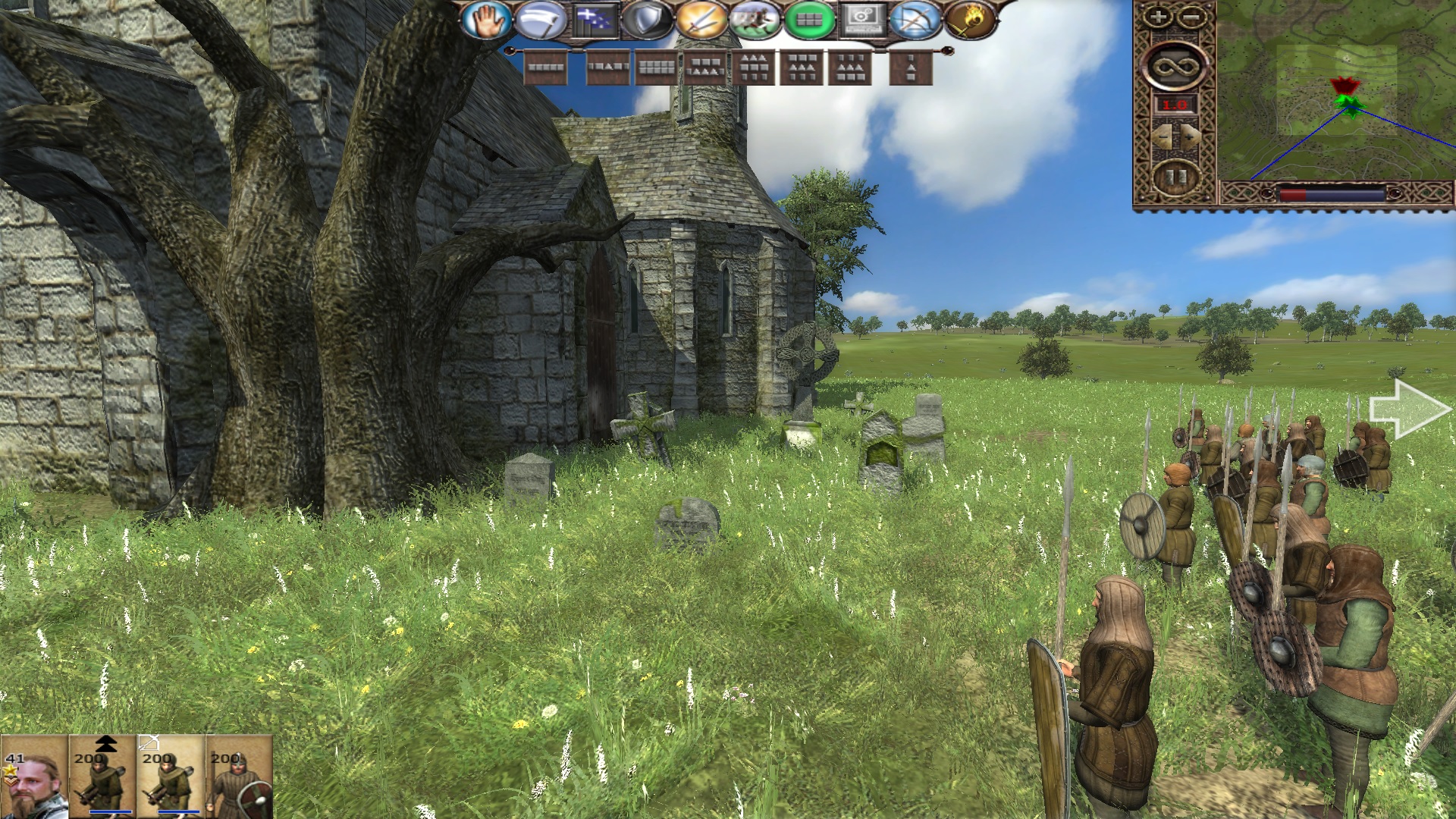Toggle the running soldiers icon
1456x819 pixels.
click(755, 20)
